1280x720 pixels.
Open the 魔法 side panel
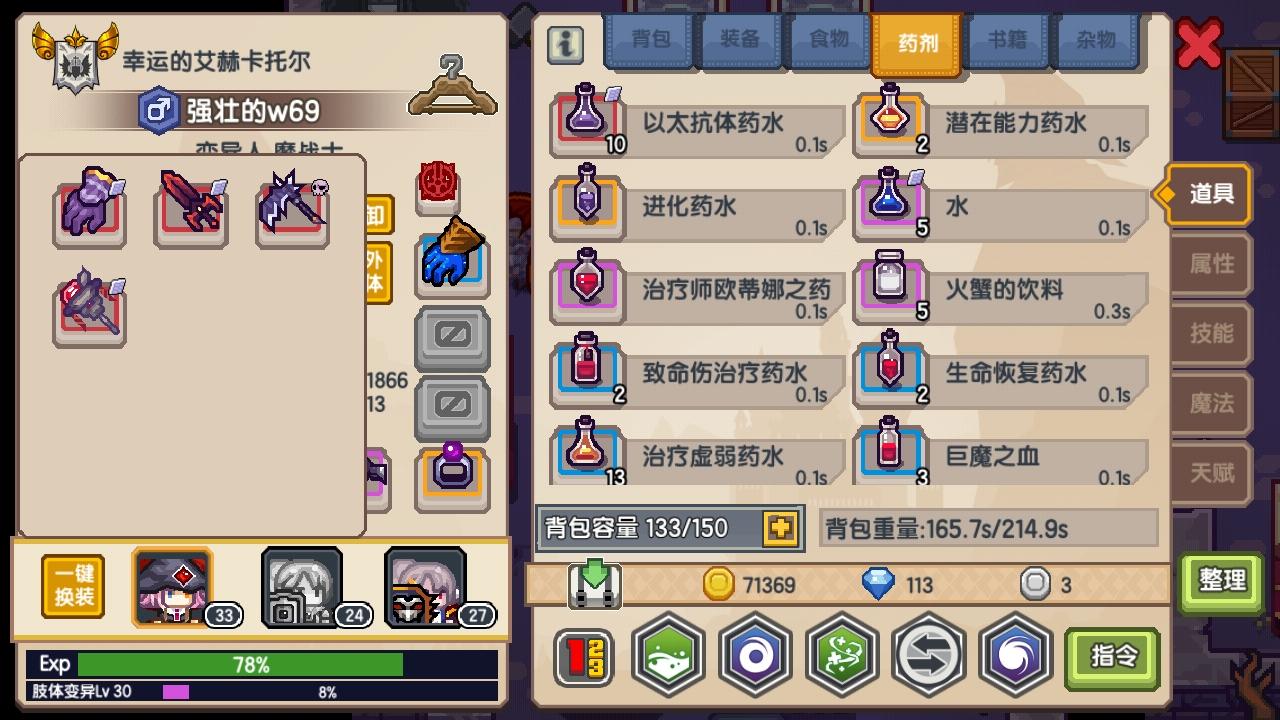pyautogui.click(x=1212, y=404)
